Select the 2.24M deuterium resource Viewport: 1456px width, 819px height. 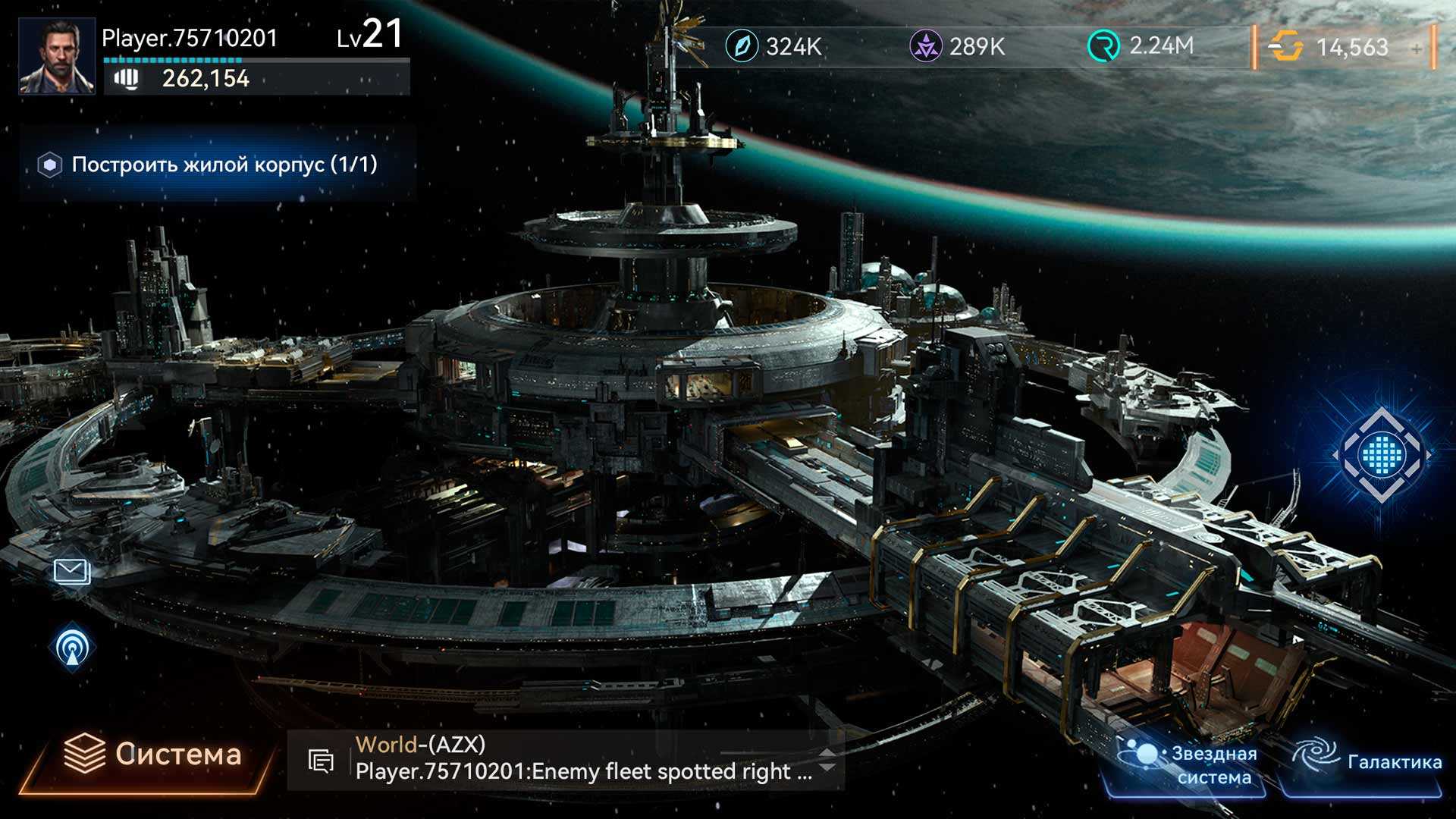click(x=1141, y=46)
